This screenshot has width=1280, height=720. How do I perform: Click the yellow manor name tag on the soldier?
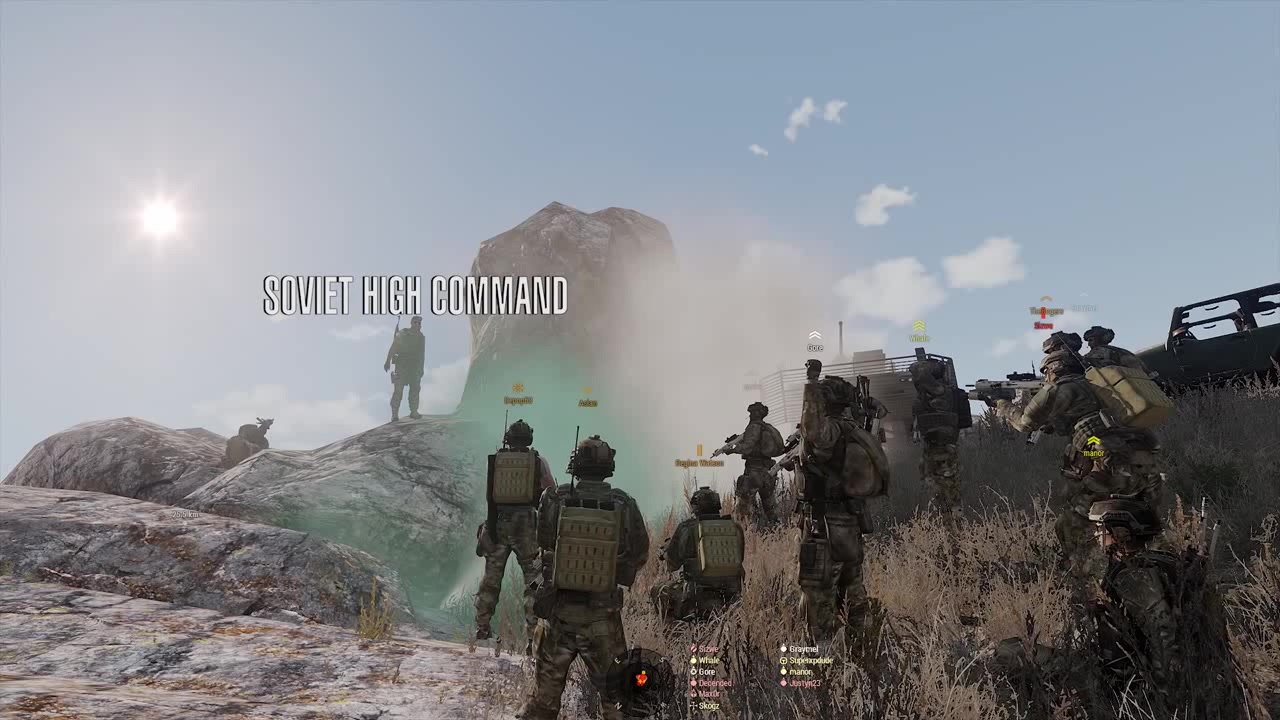tap(1093, 453)
